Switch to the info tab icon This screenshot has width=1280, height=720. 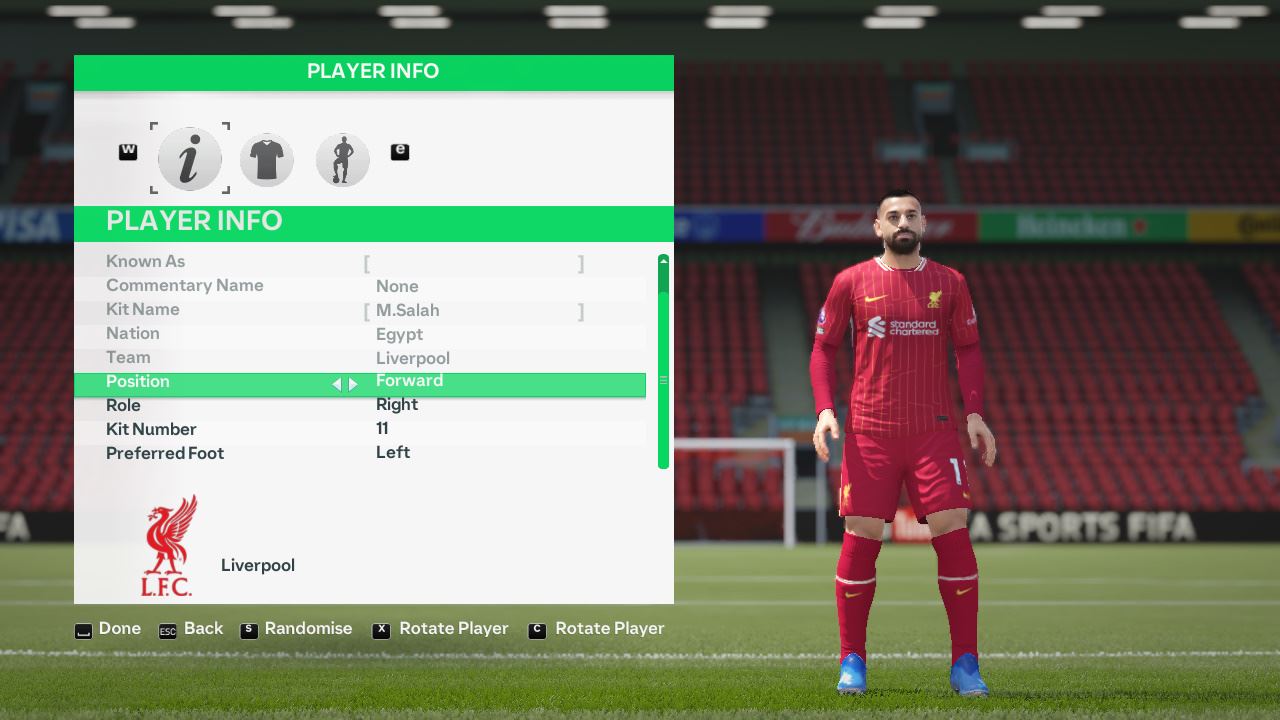pos(189,159)
